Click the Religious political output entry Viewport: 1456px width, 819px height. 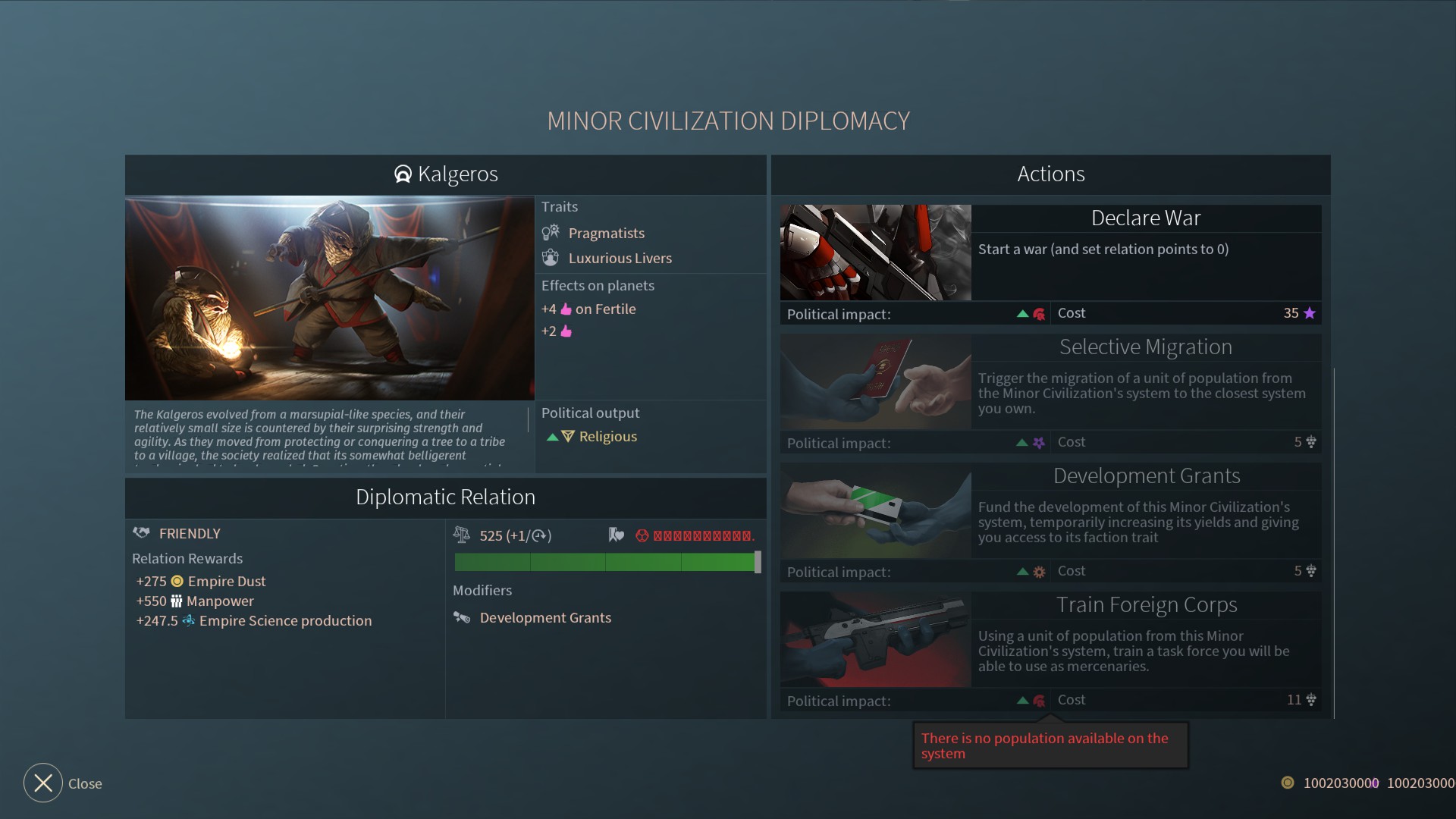[x=607, y=436]
